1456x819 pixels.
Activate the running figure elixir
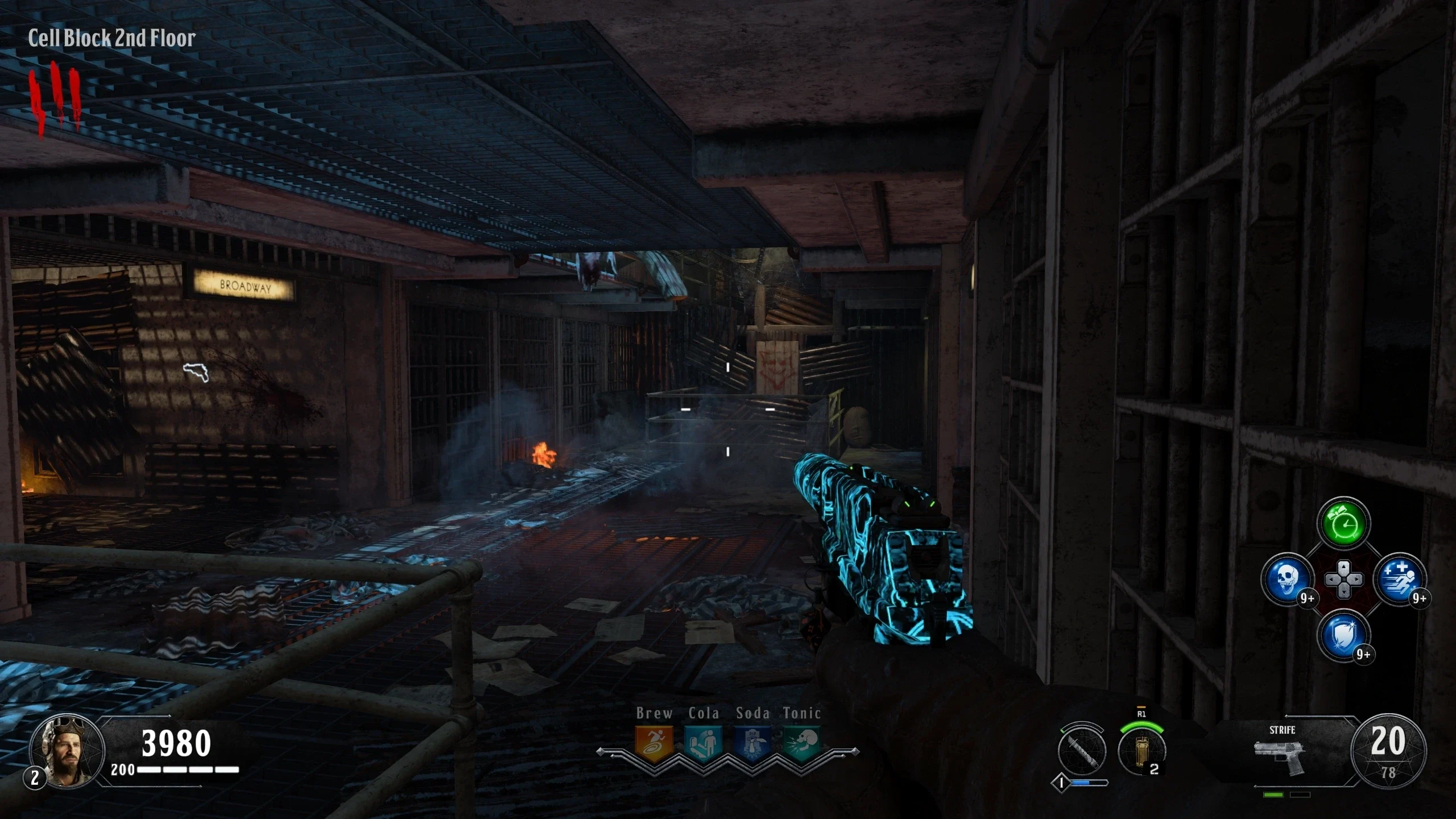pos(1400,580)
